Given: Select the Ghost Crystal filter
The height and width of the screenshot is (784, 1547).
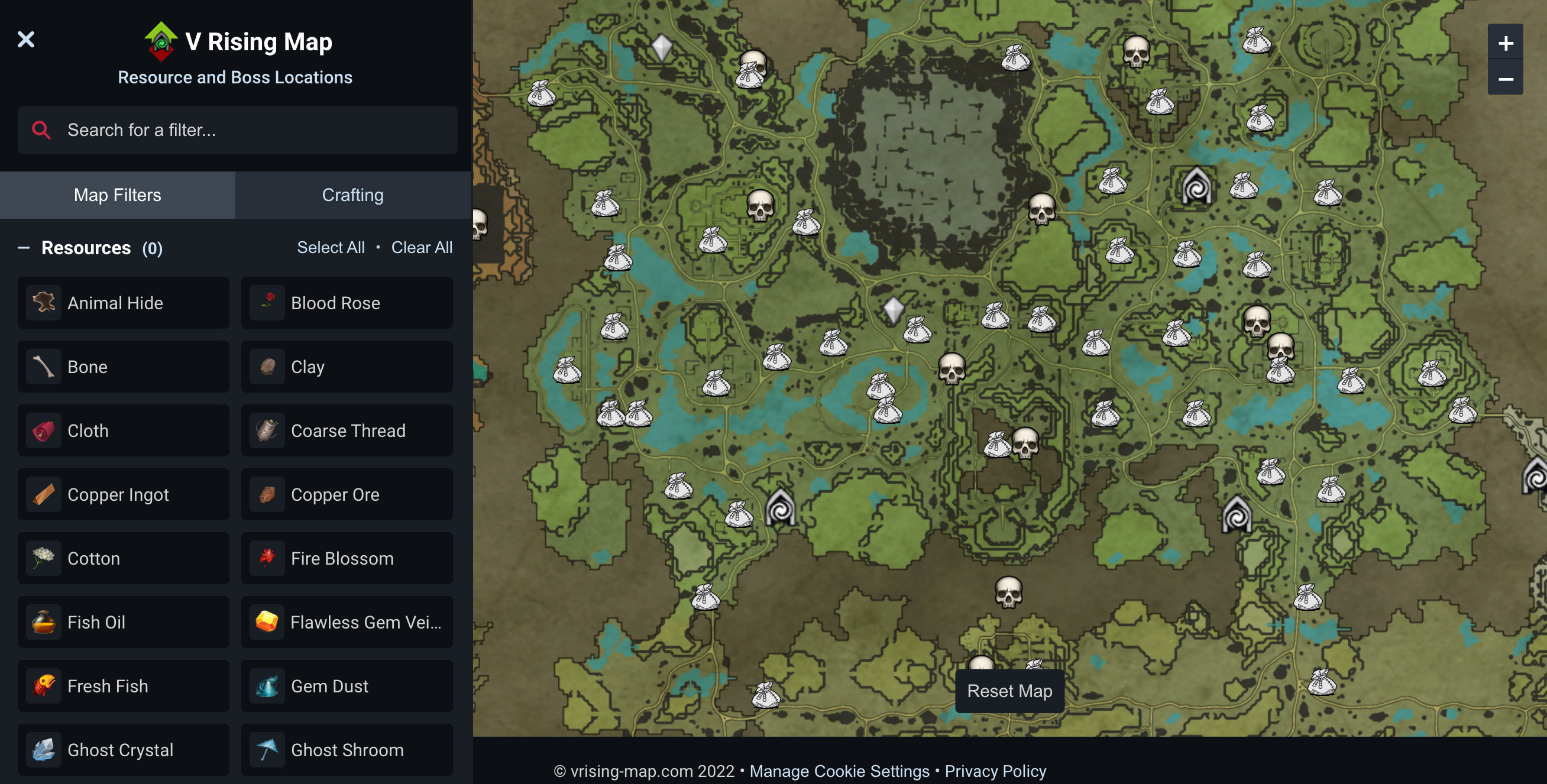Looking at the screenshot, I should (123, 750).
